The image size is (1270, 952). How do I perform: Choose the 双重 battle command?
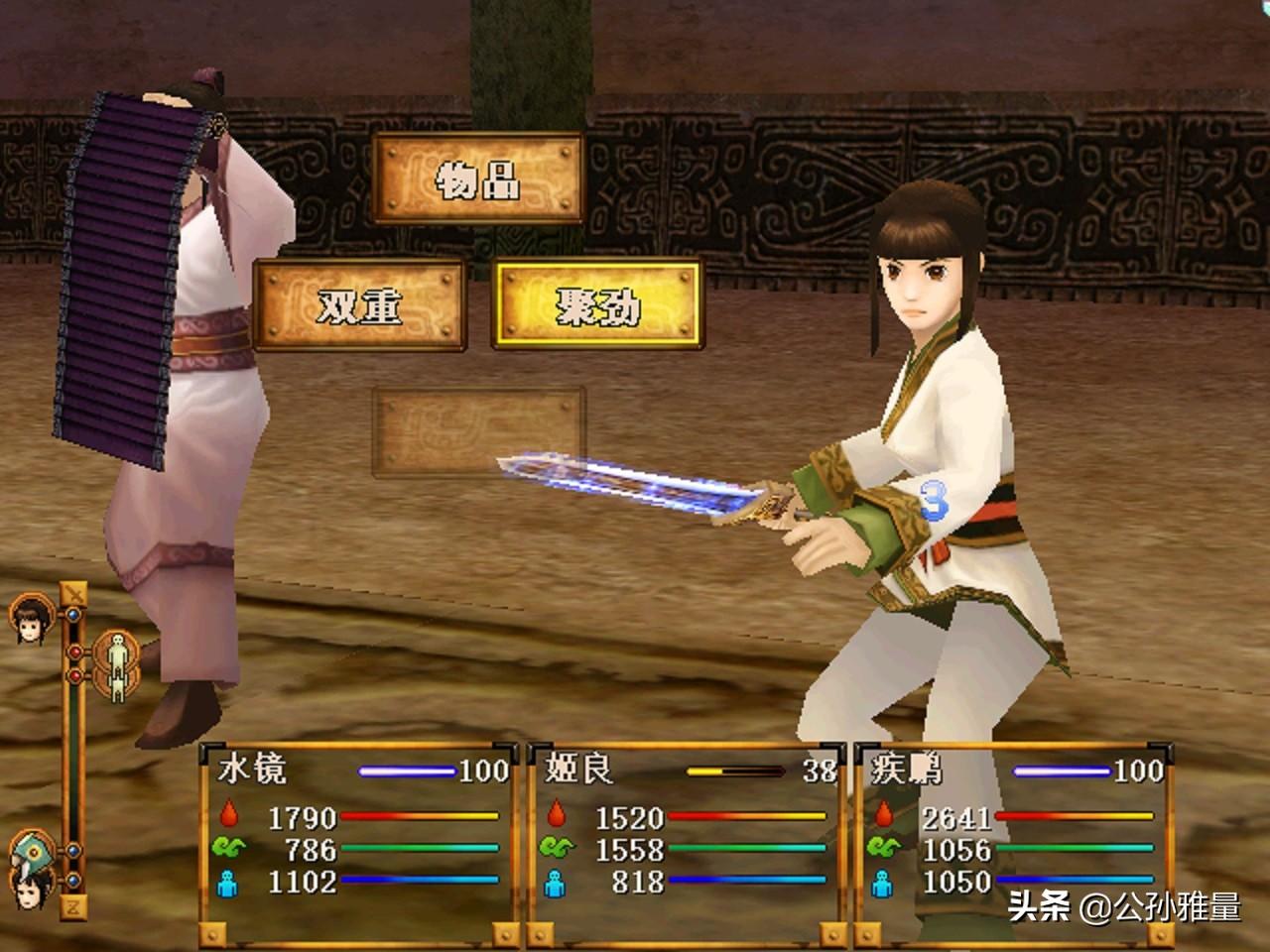(360, 306)
